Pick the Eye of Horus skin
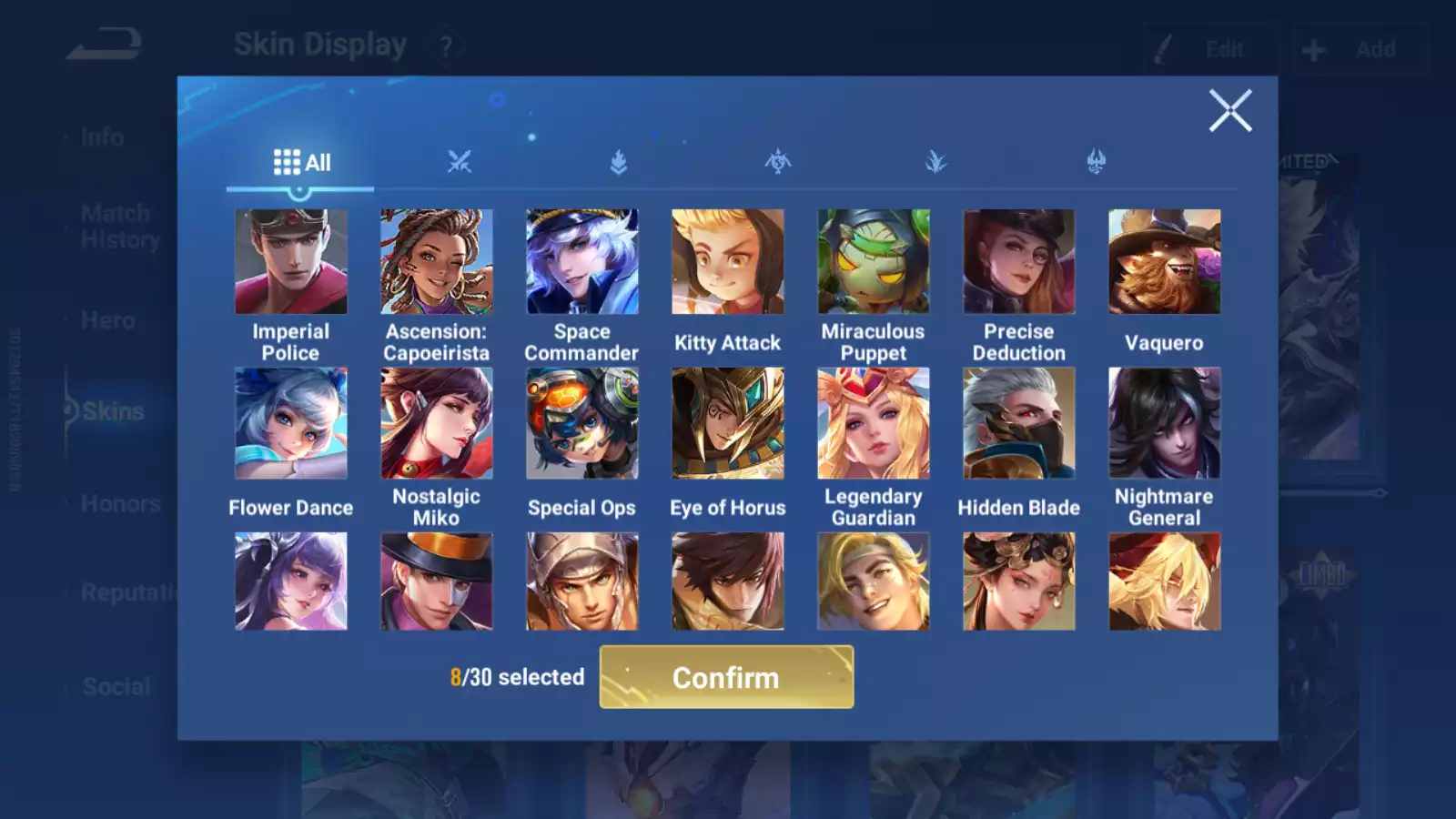The image size is (1456, 819). tap(728, 423)
